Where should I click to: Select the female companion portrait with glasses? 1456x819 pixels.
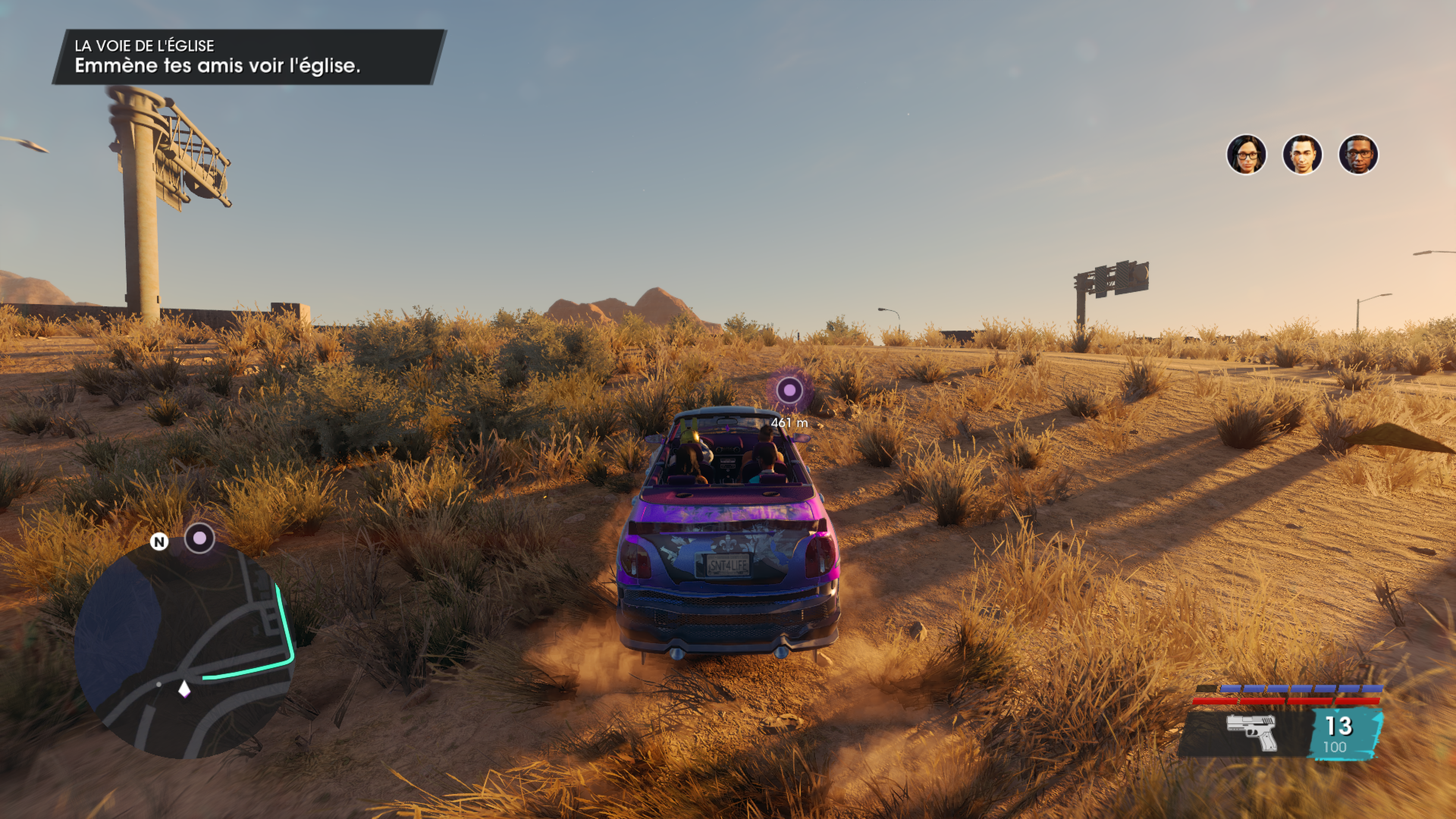(x=1246, y=154)
